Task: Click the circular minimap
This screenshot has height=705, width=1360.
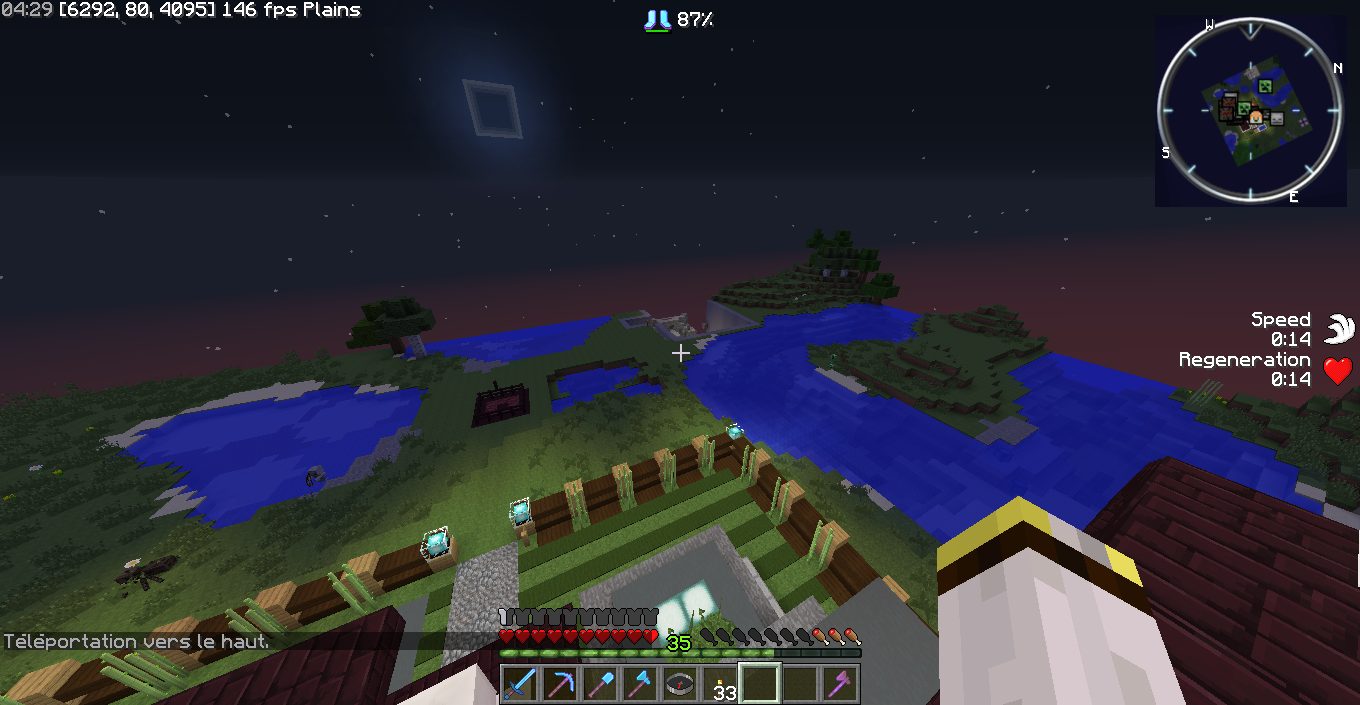Action: [x=1250, y=110]
